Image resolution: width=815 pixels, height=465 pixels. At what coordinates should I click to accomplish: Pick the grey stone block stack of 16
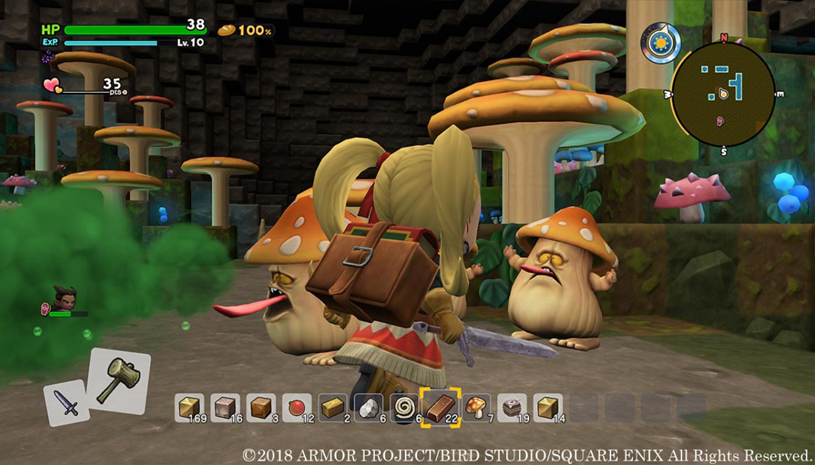point(225,407)
